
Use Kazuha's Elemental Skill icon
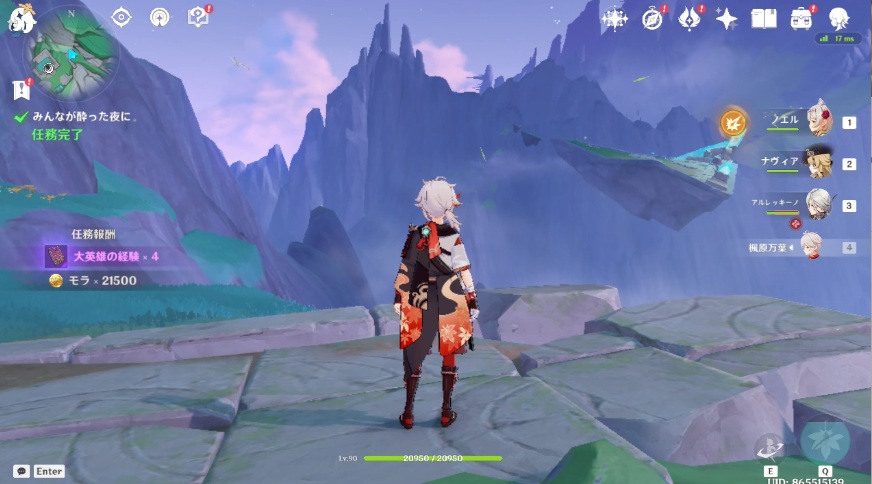click(x=770, y=445)
